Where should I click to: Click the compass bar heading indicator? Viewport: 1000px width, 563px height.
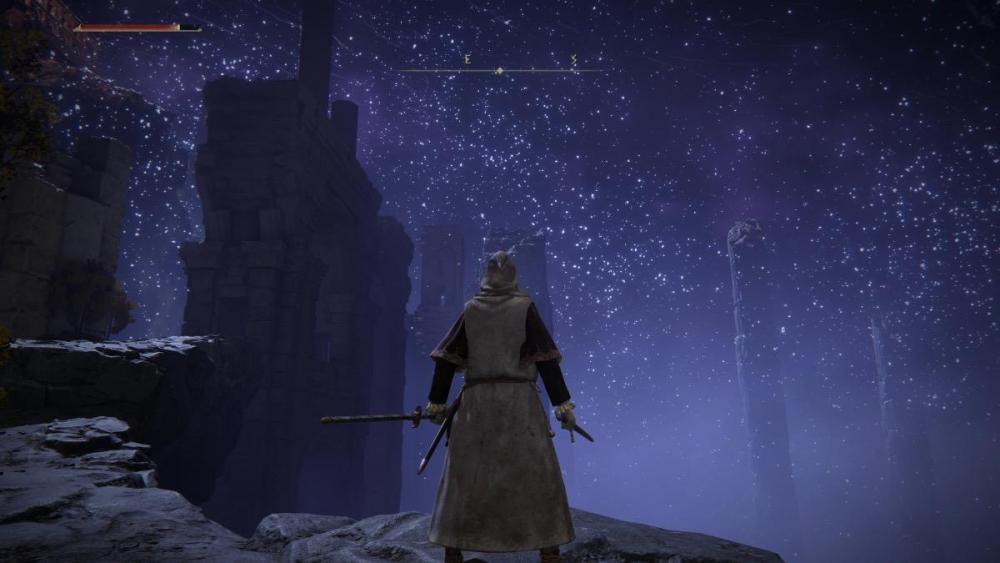coord(500,70)
